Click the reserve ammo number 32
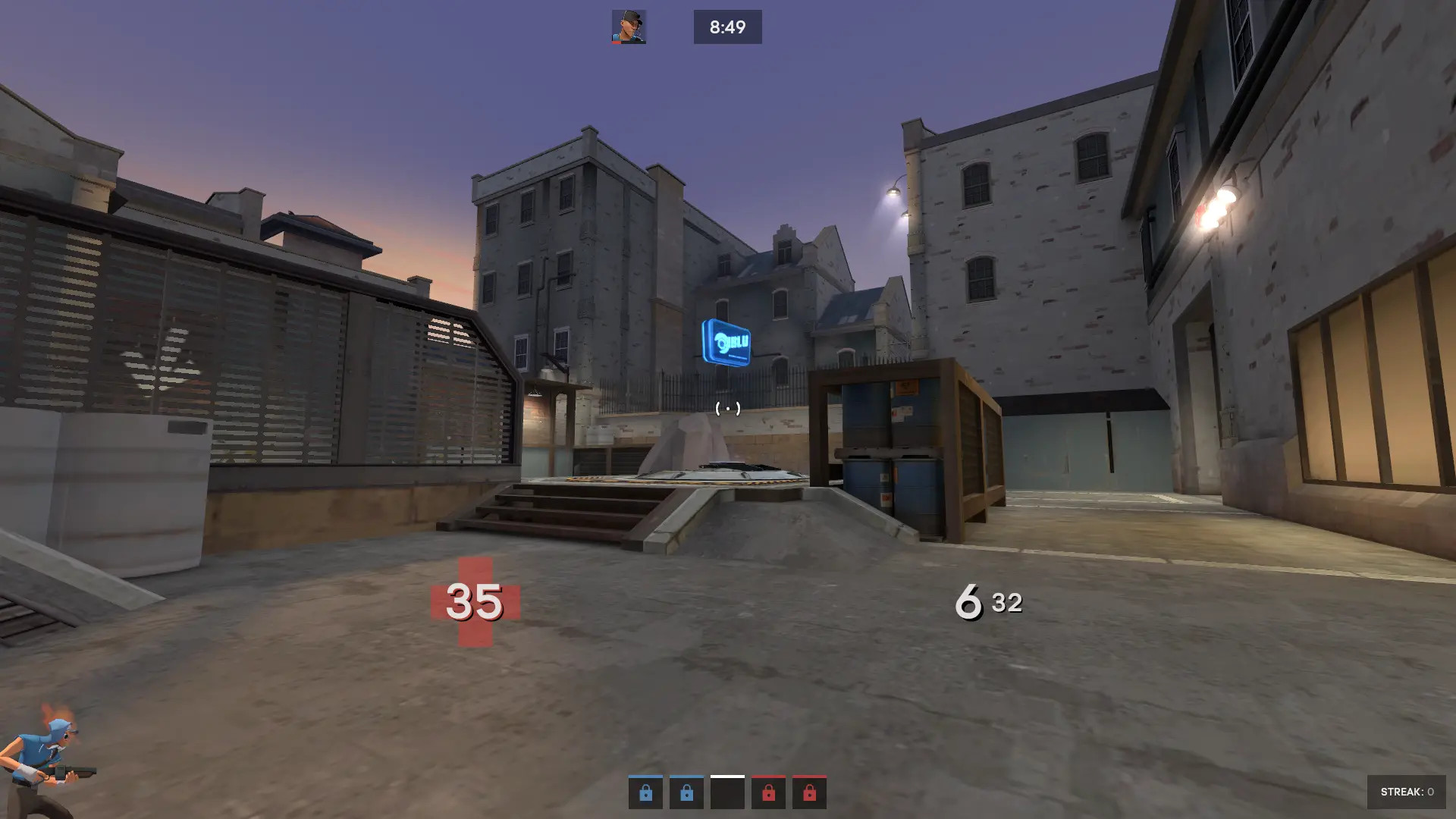The width and height of the screenshot is (1456, 819). coord(1006,603)
